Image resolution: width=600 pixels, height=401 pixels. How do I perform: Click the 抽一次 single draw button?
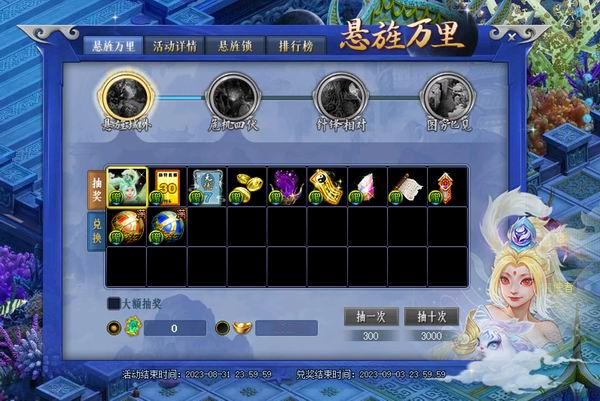pos(371,316)
